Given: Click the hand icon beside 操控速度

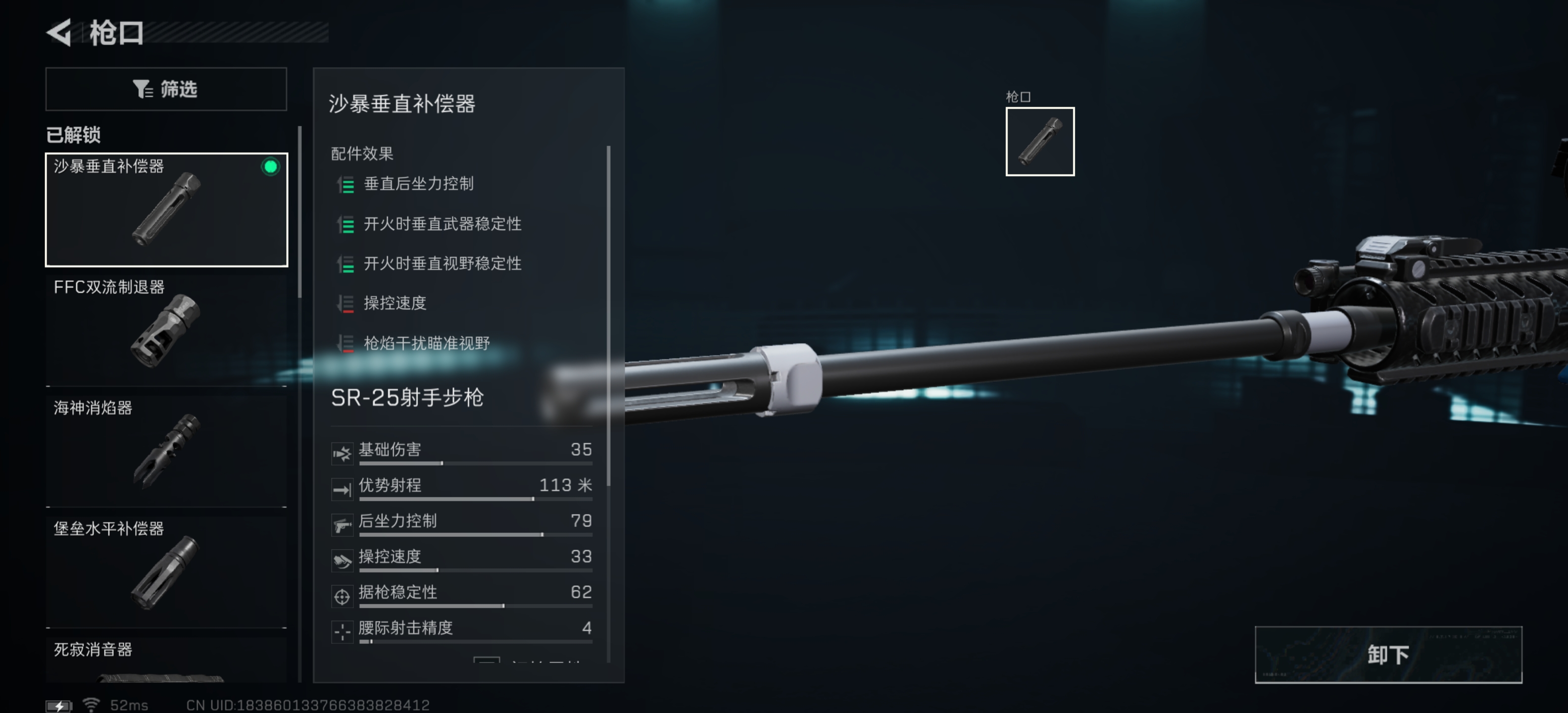Looking at the screenshot, I should coord(342,560).
